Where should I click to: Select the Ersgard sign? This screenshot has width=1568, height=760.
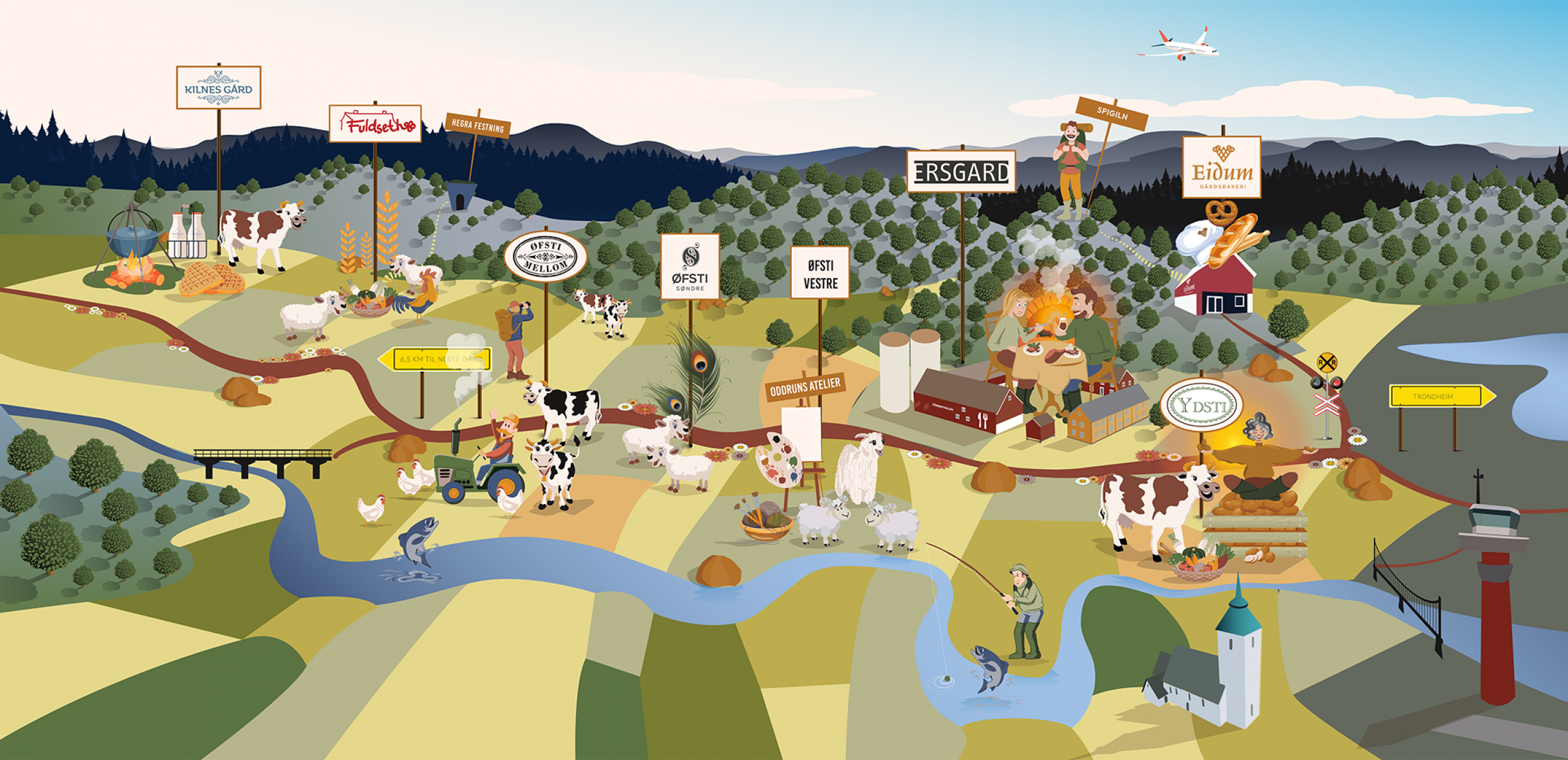tap(960, 171)
